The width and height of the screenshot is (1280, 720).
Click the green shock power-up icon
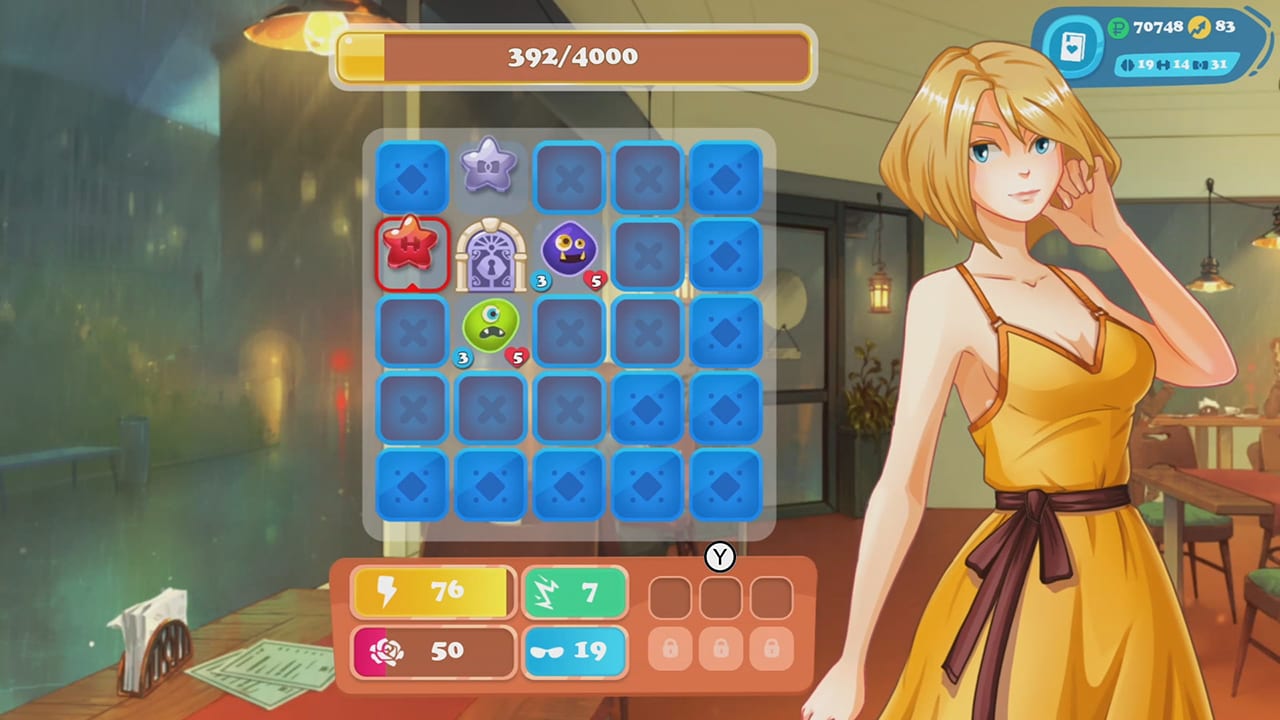[x=544, y=589]
